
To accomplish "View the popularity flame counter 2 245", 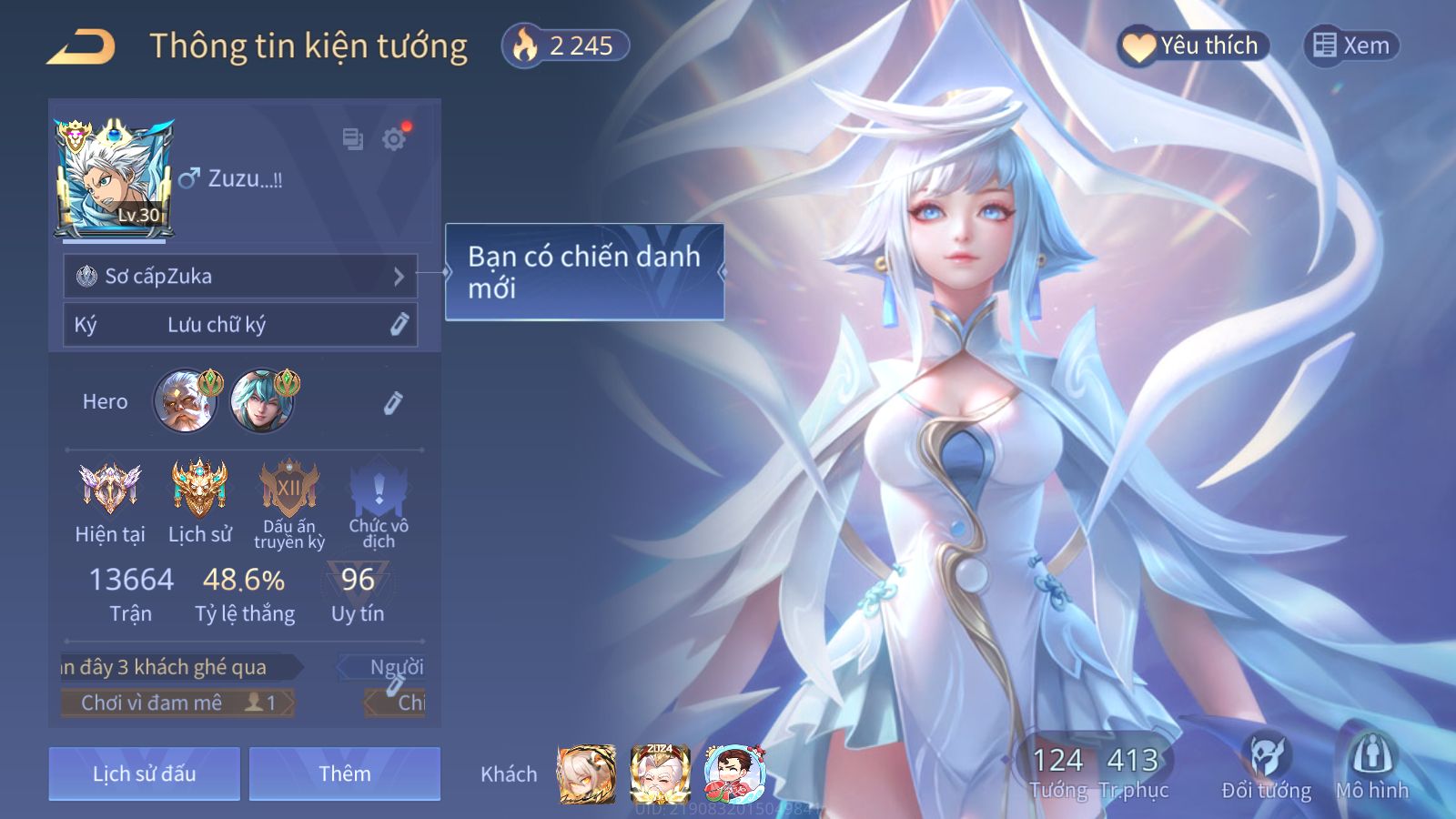I will point(565,45).
